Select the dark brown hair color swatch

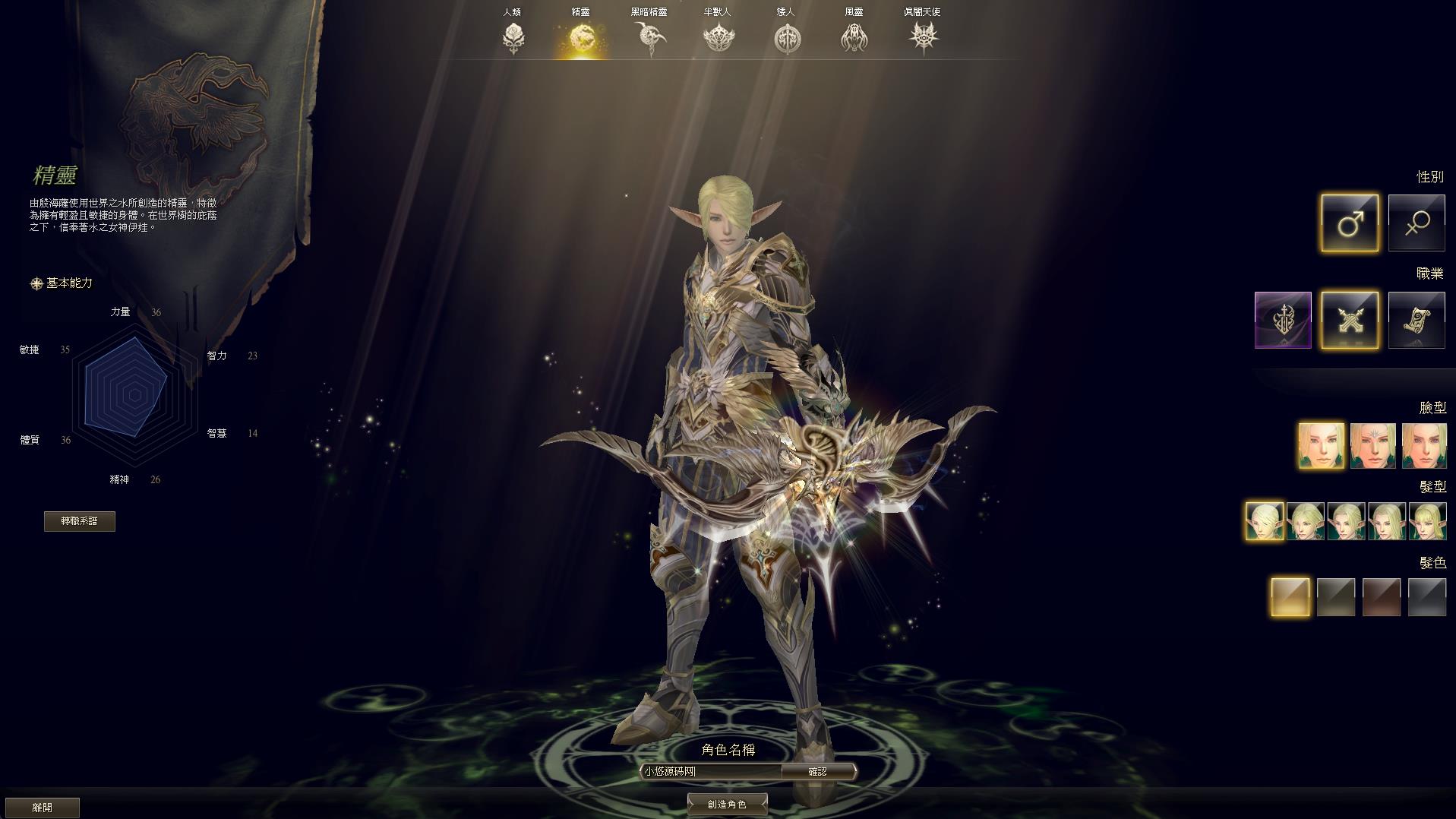tap(1381, 596)
